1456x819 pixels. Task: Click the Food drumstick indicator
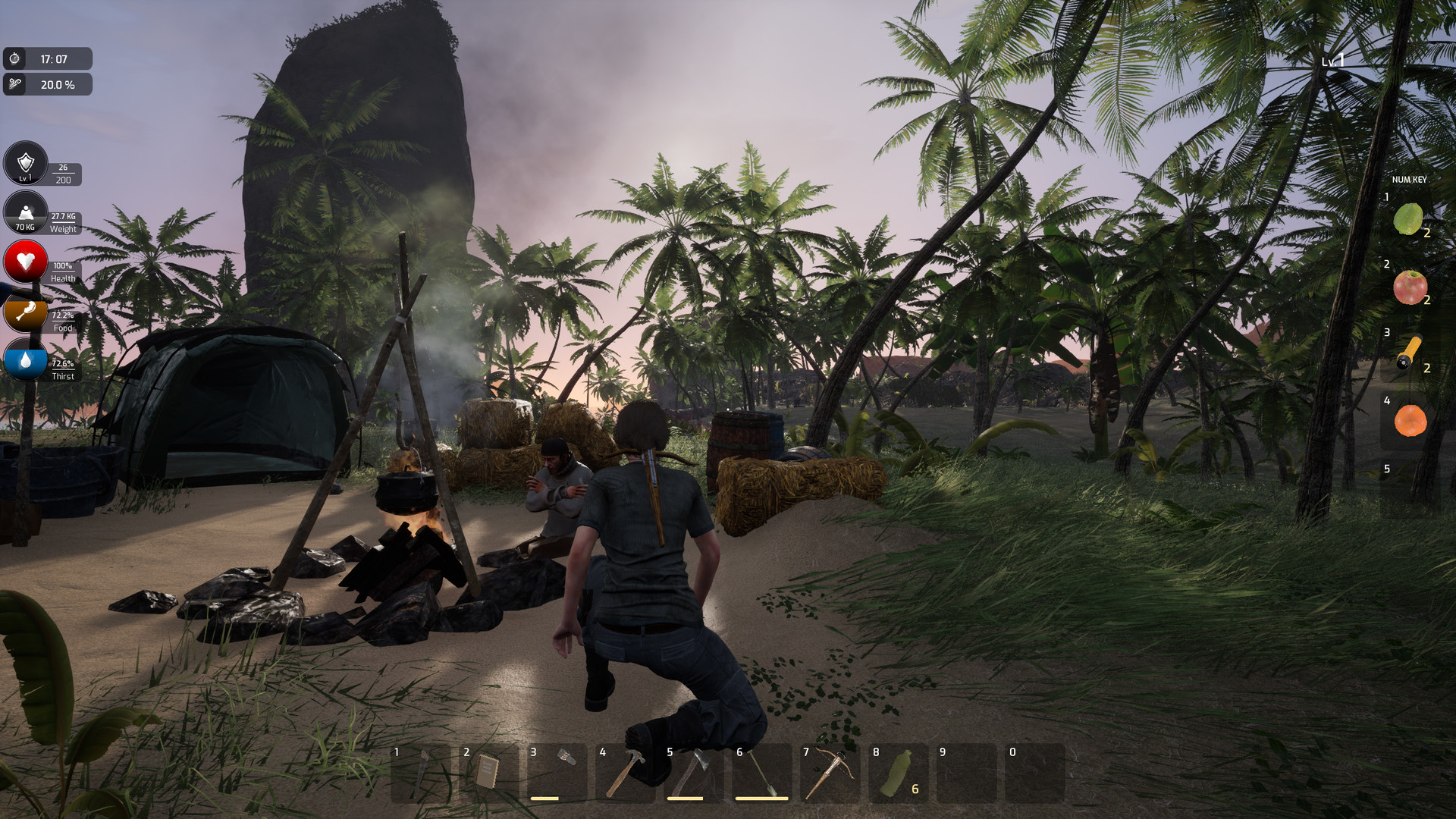click(25, 312)
